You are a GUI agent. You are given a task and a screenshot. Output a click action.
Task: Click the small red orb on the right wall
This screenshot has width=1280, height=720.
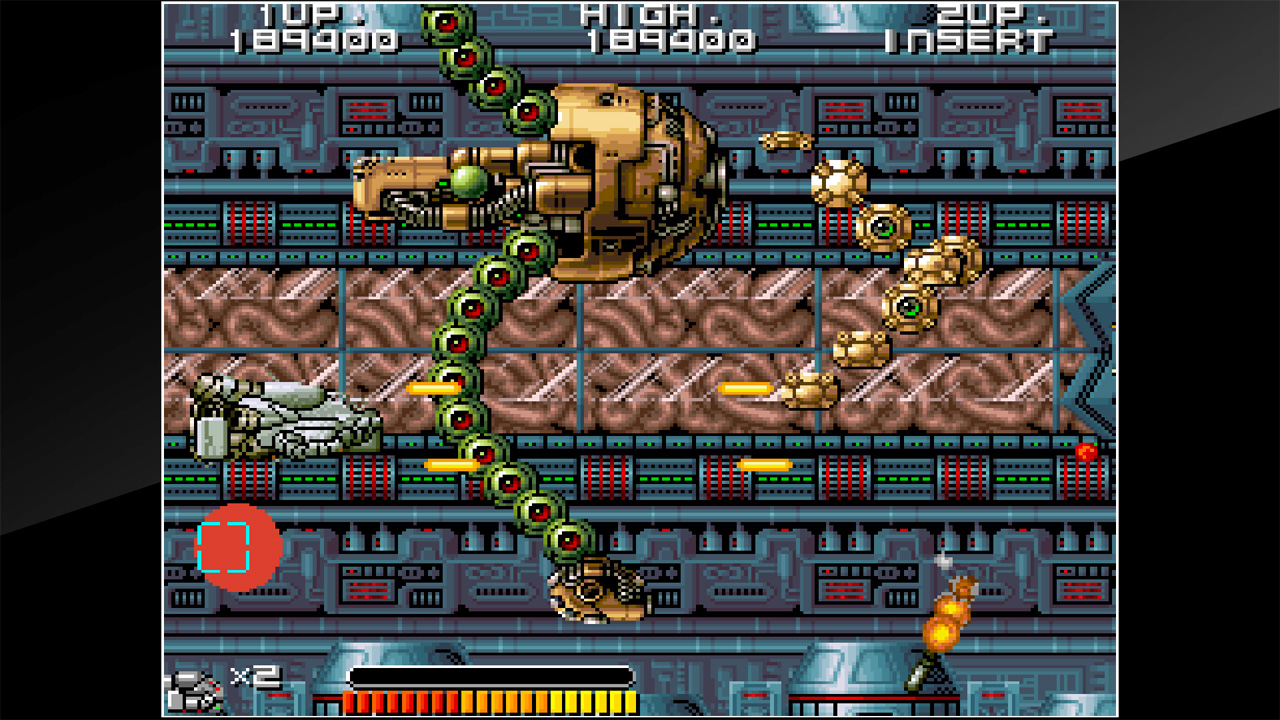click(x=1085, y=452)
